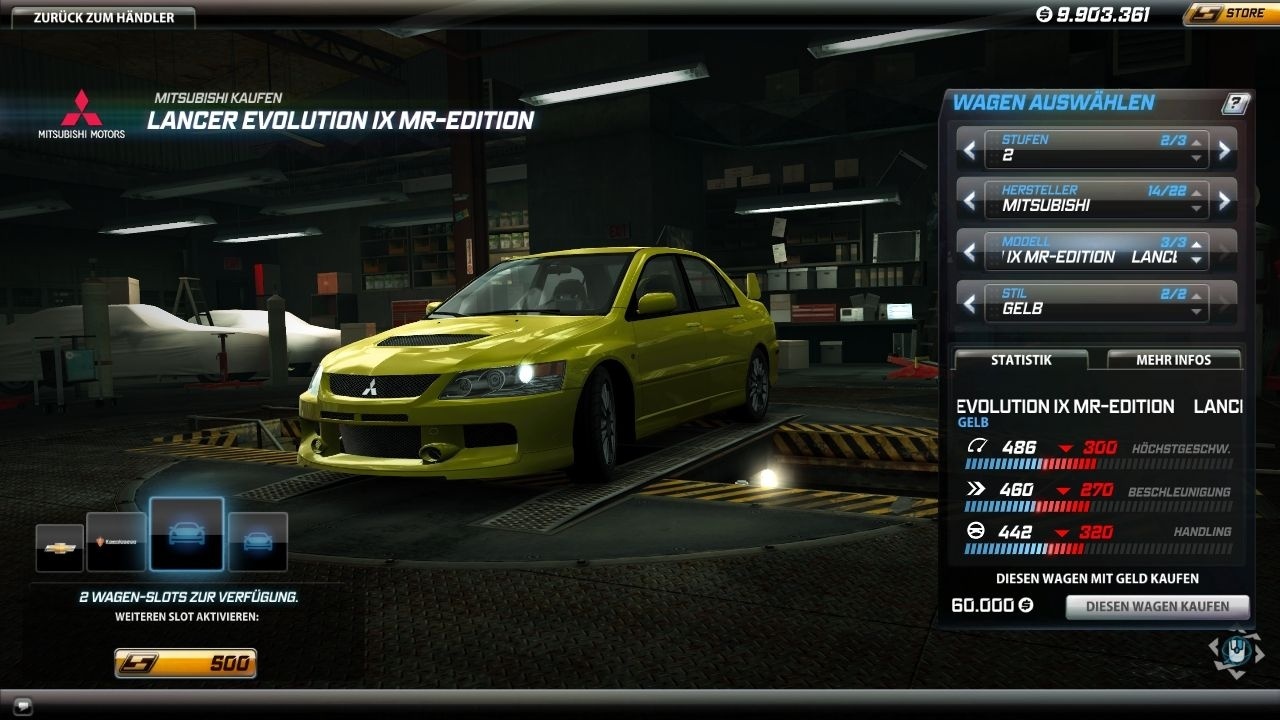Select next Stufen value with right arrow
Screen dimensions: 1280x720
pos(1224,150)
